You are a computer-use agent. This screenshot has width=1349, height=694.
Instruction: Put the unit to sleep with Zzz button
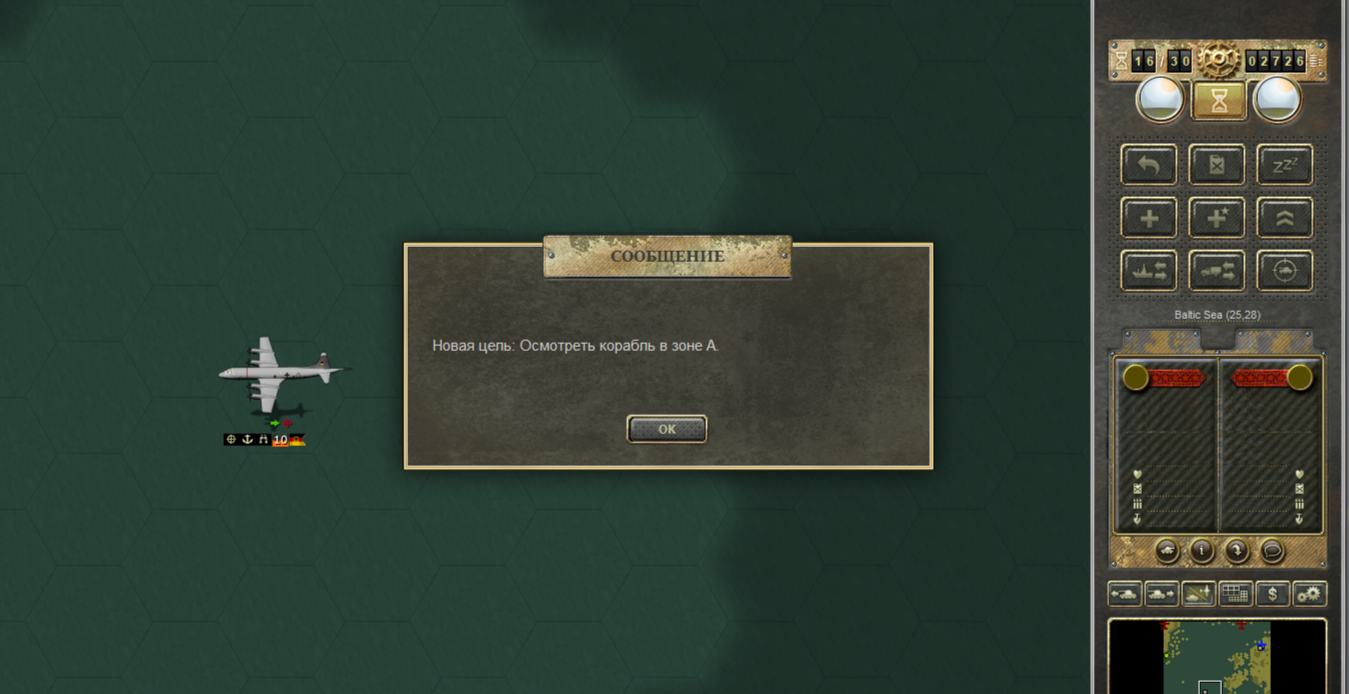pos(1284,165)
